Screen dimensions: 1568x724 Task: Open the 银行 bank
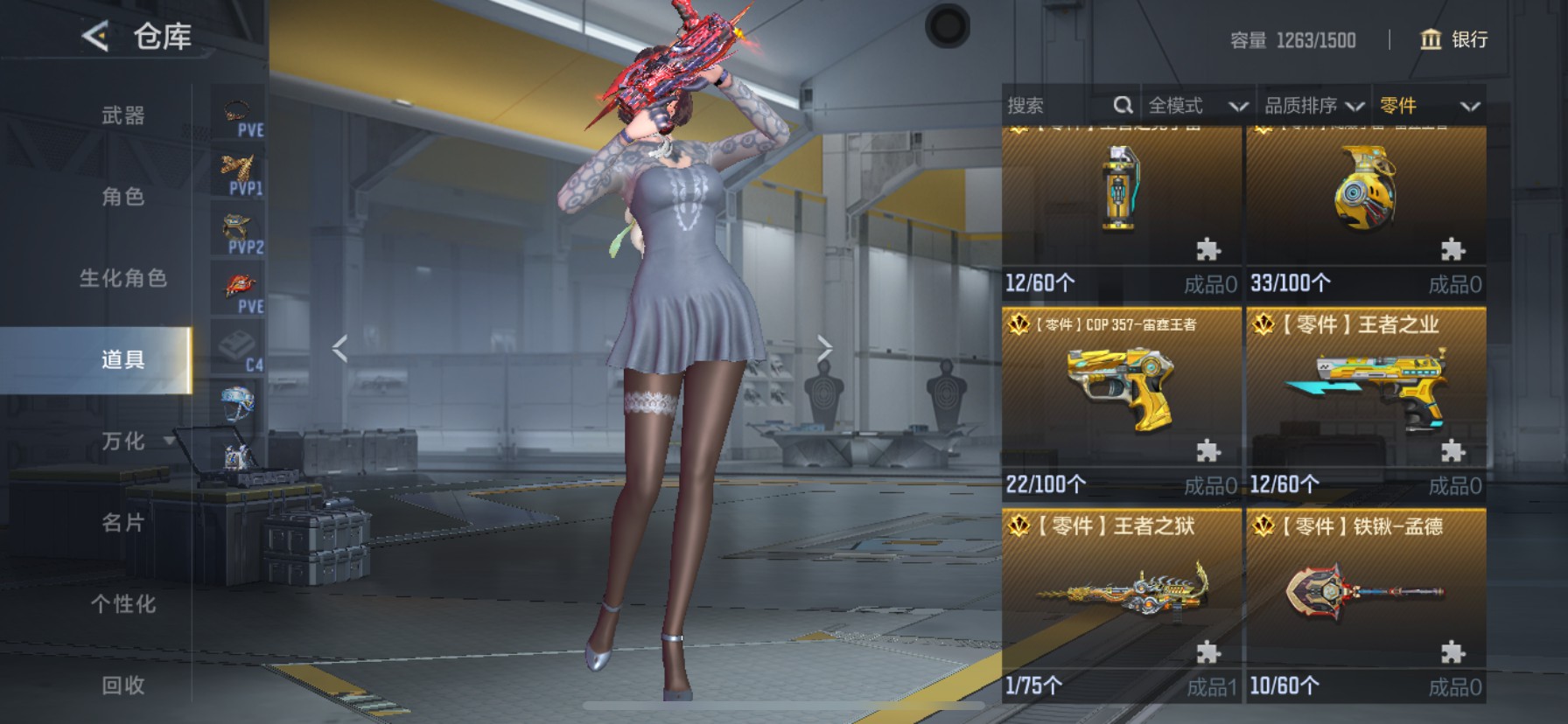(x=1453, y=39)
